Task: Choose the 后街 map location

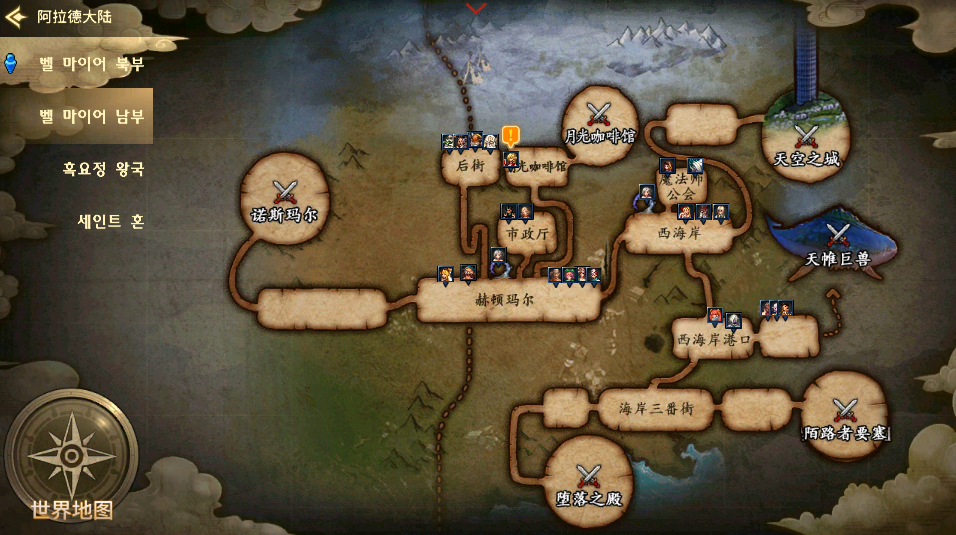Action: pyautogui.click(x=470, y=166)
